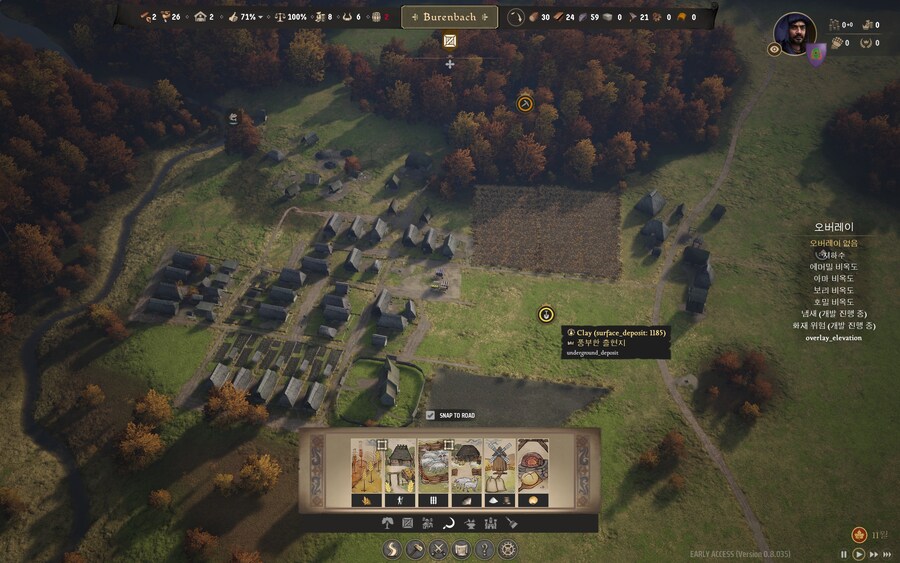Toggle the Snap to Road checkbox
Image resolution: width=900 pixels, height=563 pixels.
[431, 415]
